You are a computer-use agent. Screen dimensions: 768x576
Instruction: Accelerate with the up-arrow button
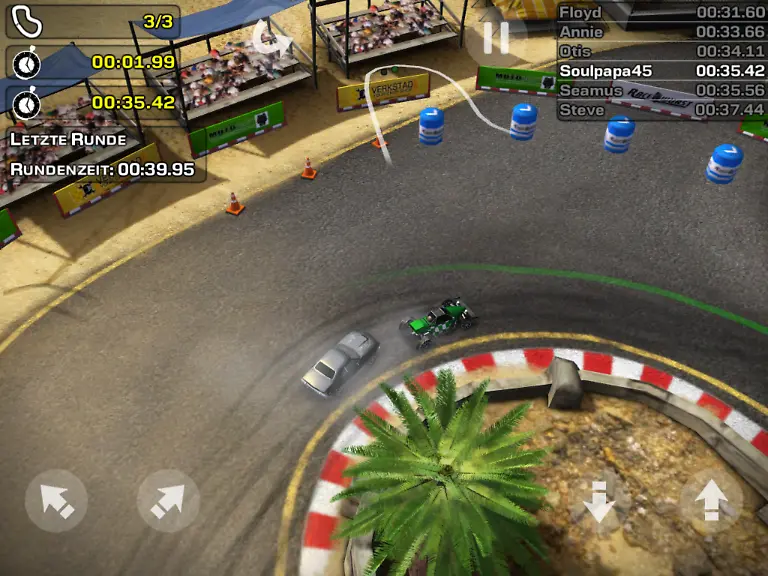711,500
